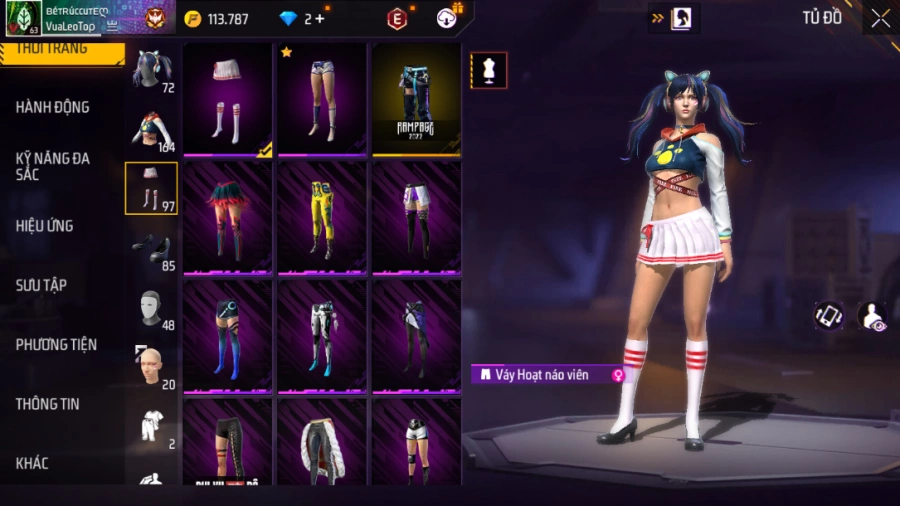This screenshot has width=900, height=506.
Task: Open the Thông Tin section
Action: (47, 404)
